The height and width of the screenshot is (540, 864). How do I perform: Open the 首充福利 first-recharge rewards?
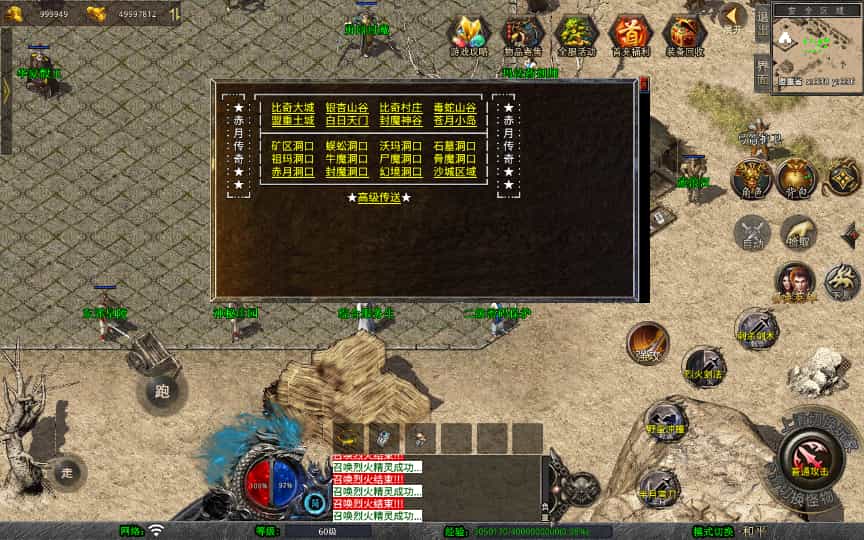(x=630, y=37)
